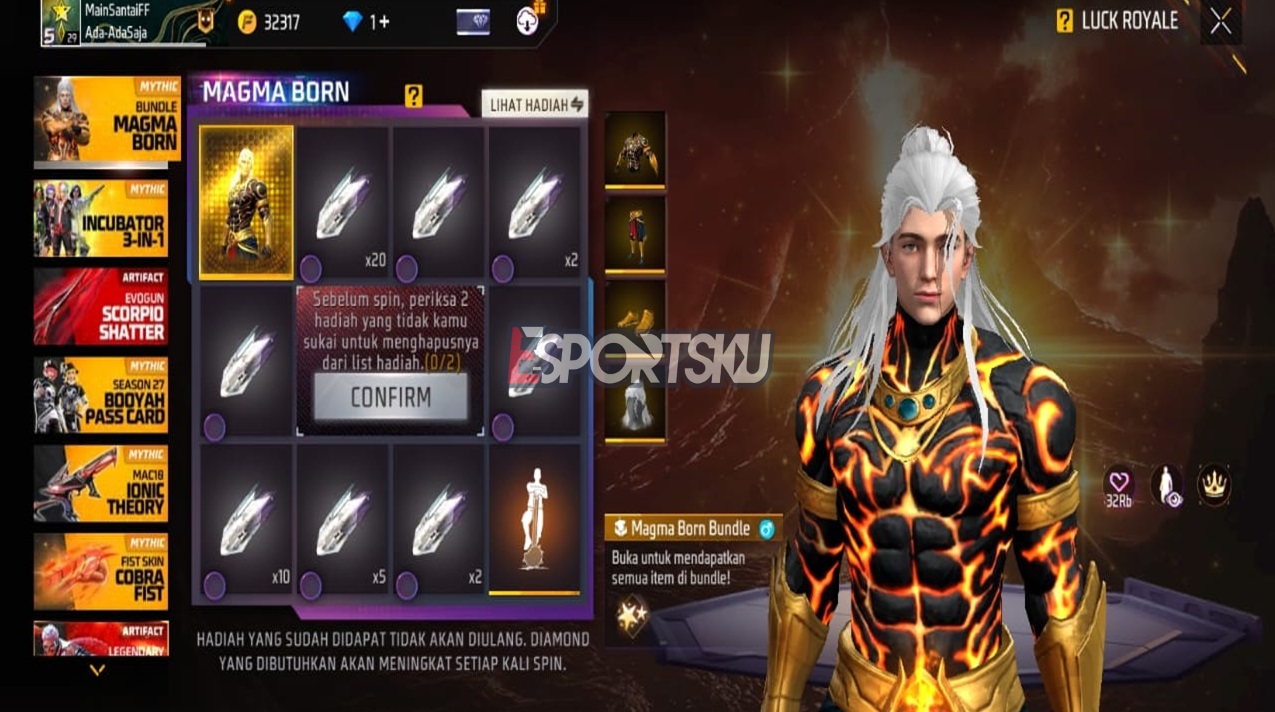Close the Luck Royale screen
This screenshot has width=1275, height=712.
(1220, 22)
